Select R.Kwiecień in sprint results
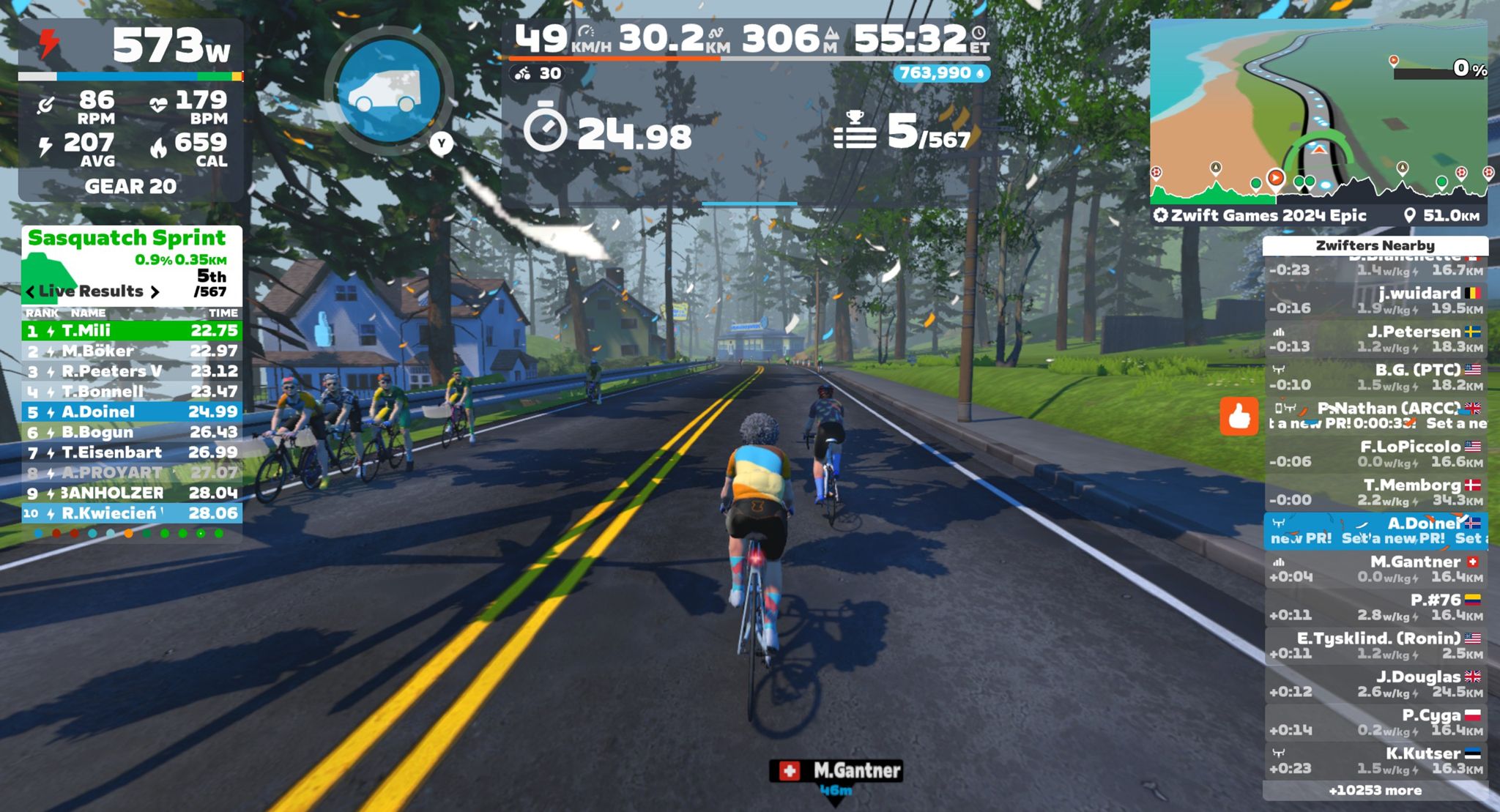This screenshot has width=1500, height=812. point(132,513)
